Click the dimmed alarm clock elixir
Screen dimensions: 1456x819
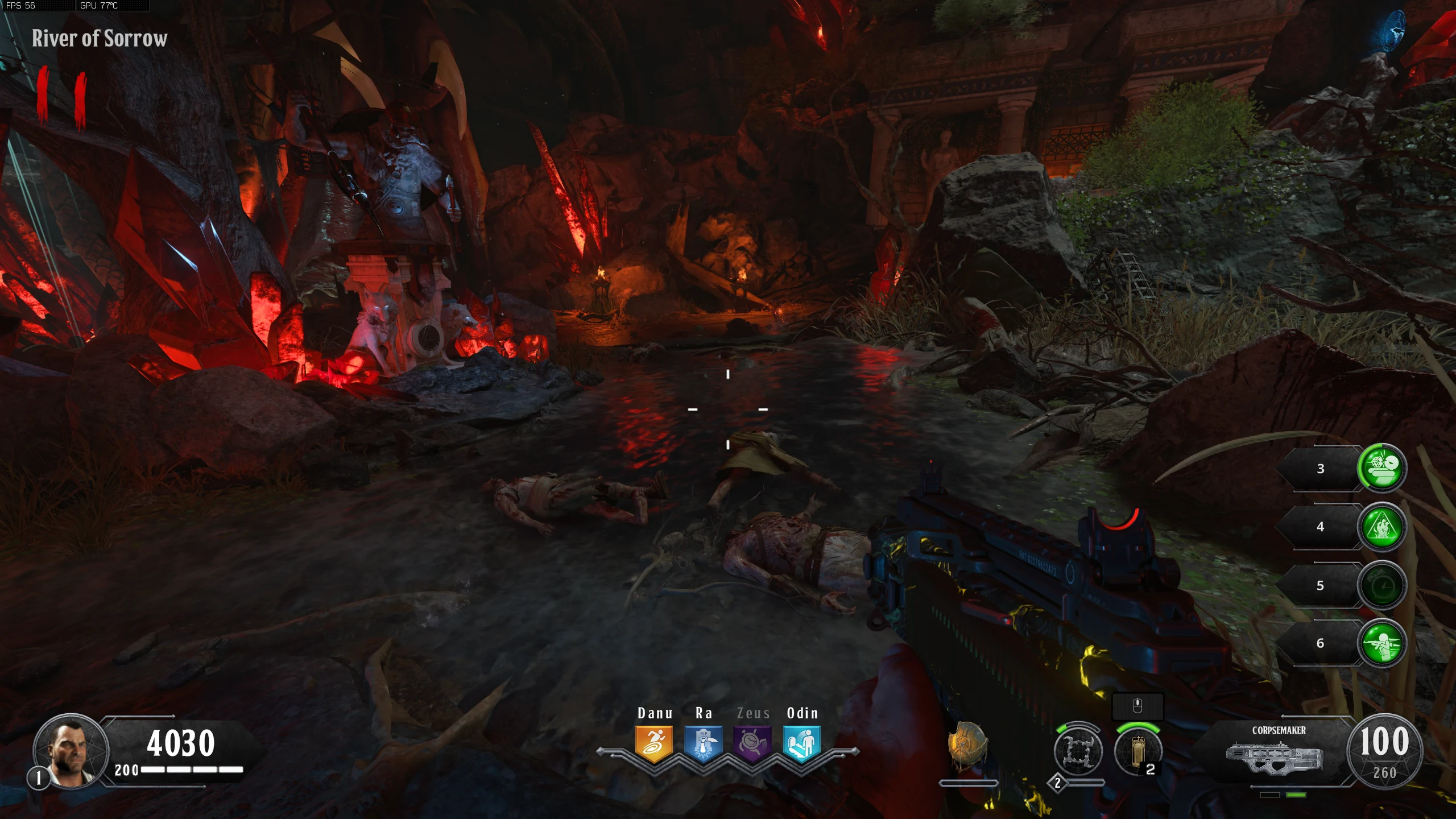pos(1382,585)
